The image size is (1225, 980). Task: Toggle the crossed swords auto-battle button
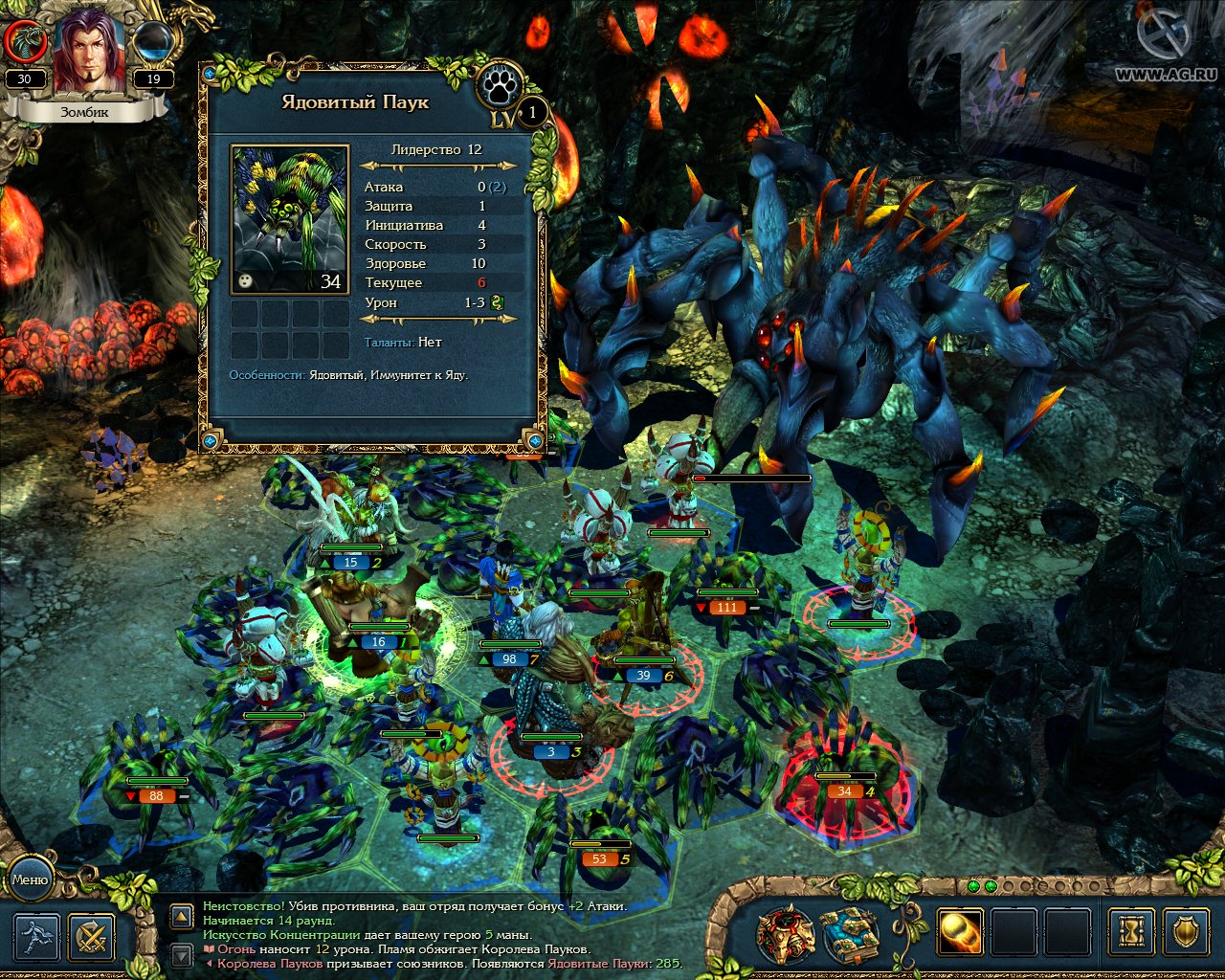pyautogui.click(x=92, y=937)
